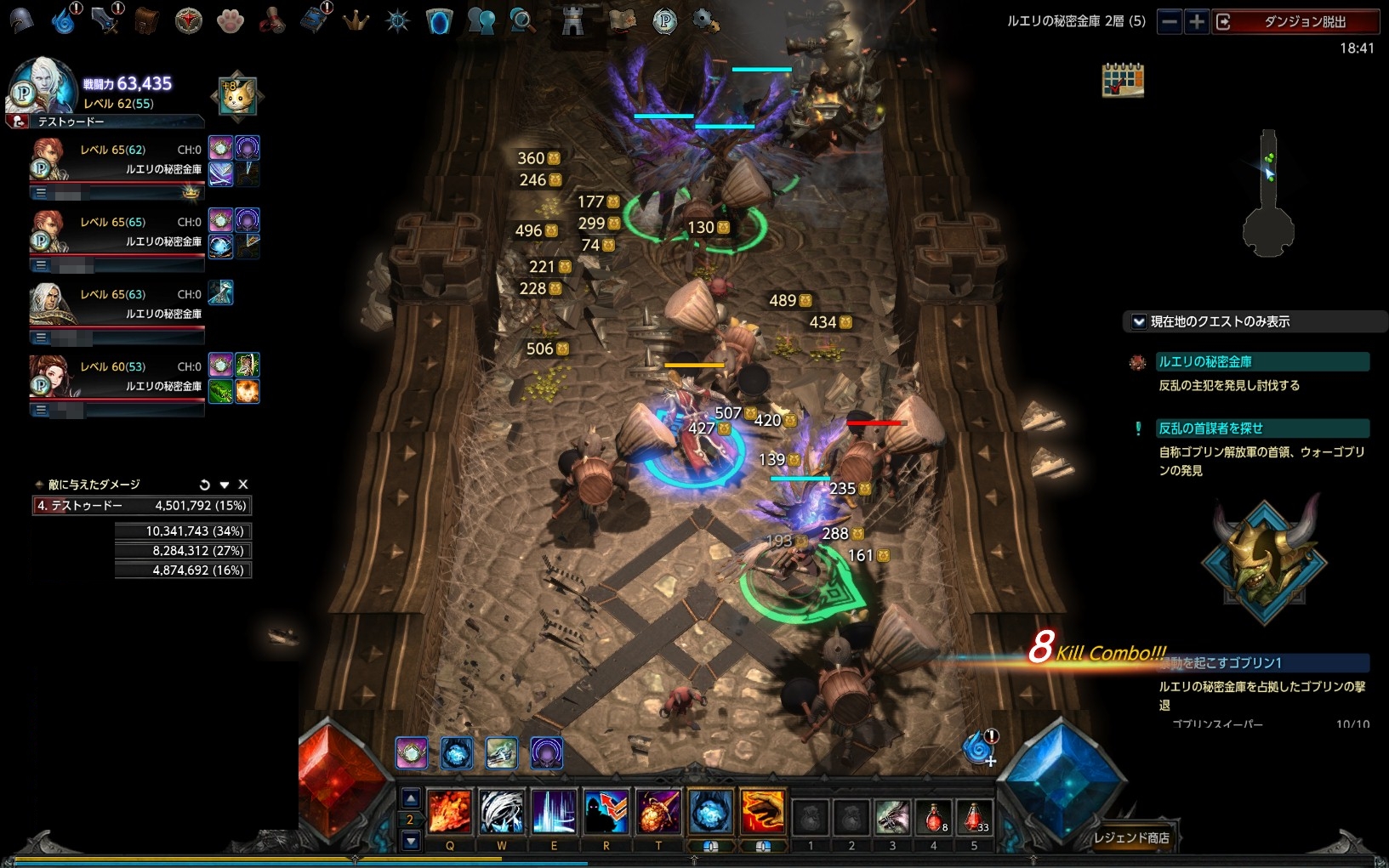Open the calendar event icon
The height and width of the screenshot is (868, 1389).
pyautogui.click(x=1123, y=80)
